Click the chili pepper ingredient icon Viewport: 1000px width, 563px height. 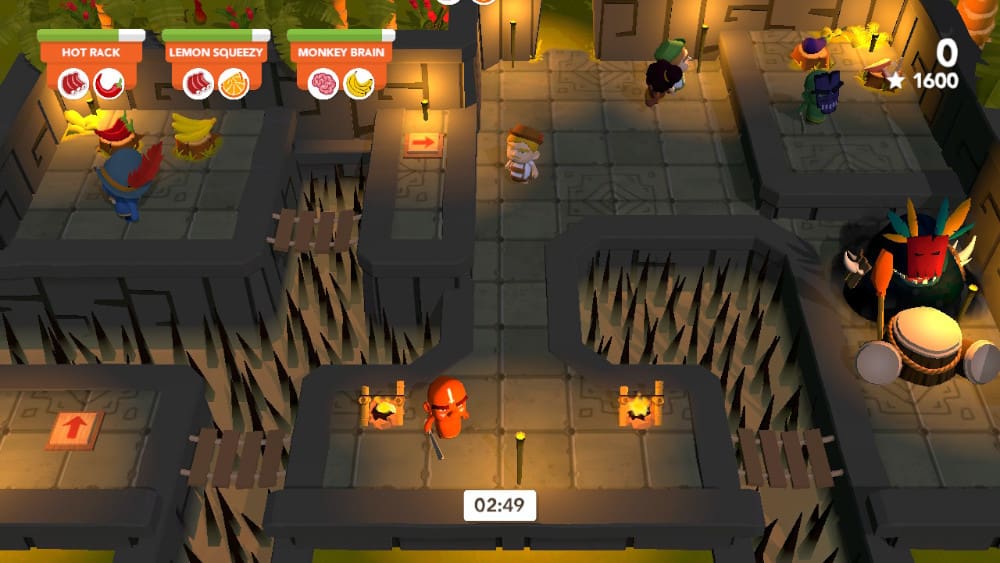click(109, 84)
